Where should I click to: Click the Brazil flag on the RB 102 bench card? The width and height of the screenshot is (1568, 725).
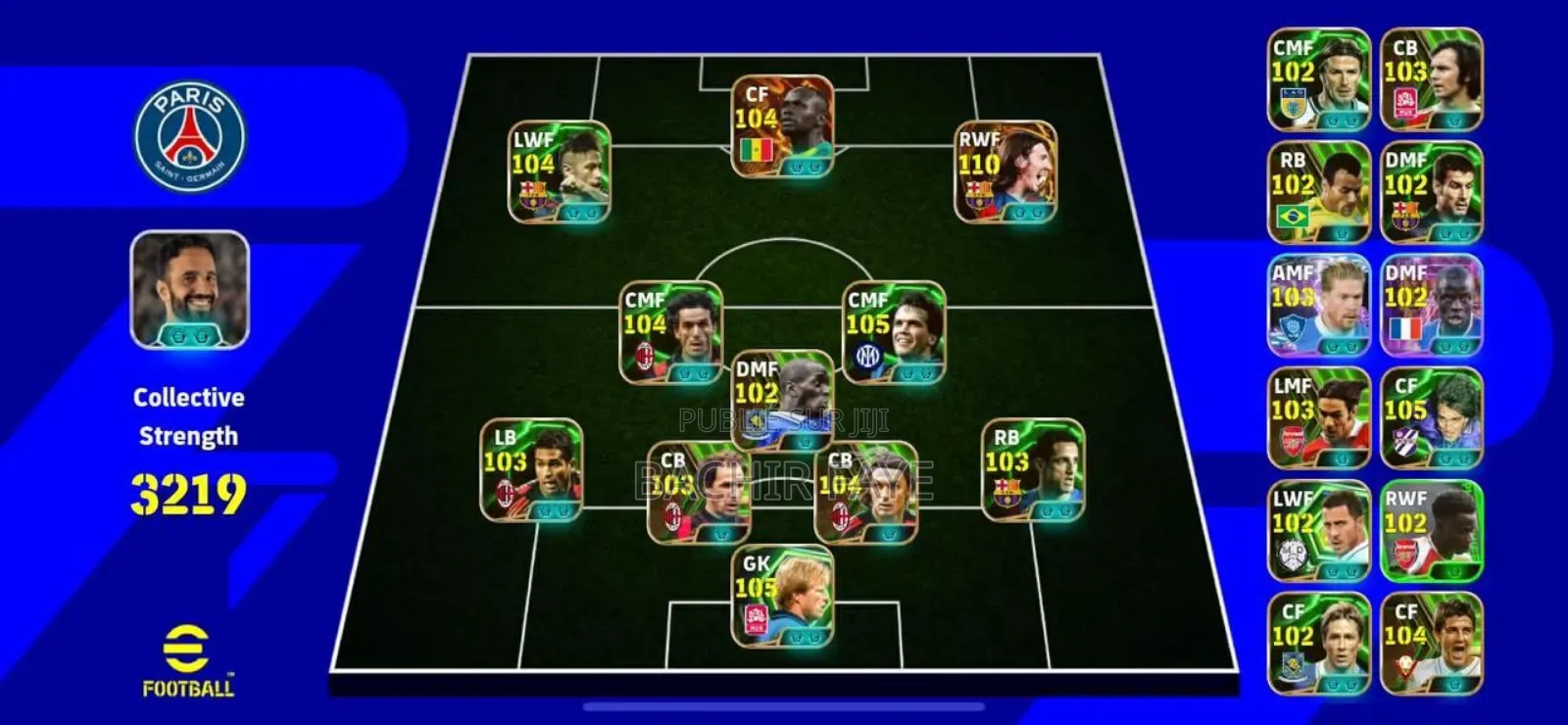coord(1294,215)
